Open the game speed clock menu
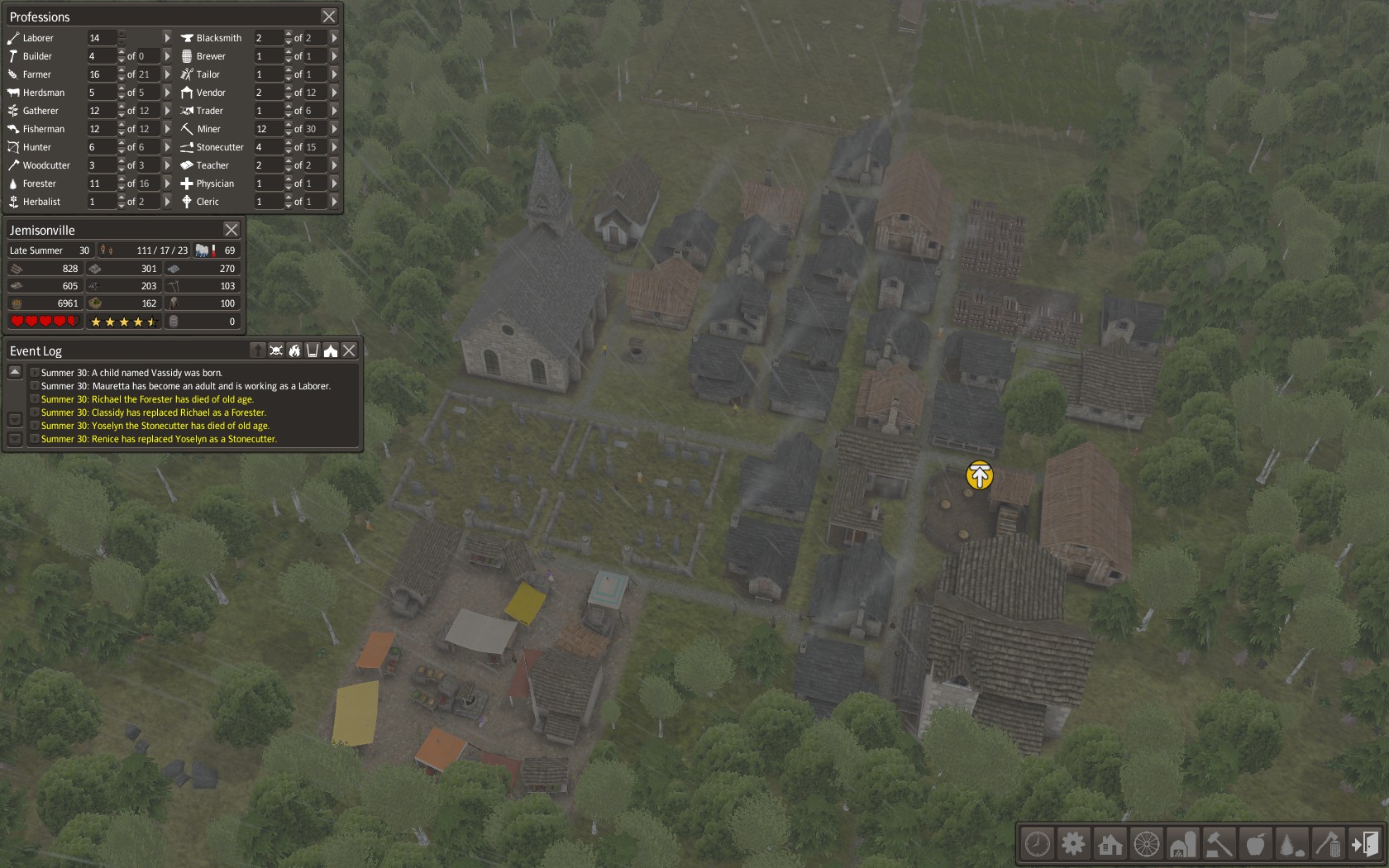Screen dimensions: 1389x868 (x=1037, y=844)
